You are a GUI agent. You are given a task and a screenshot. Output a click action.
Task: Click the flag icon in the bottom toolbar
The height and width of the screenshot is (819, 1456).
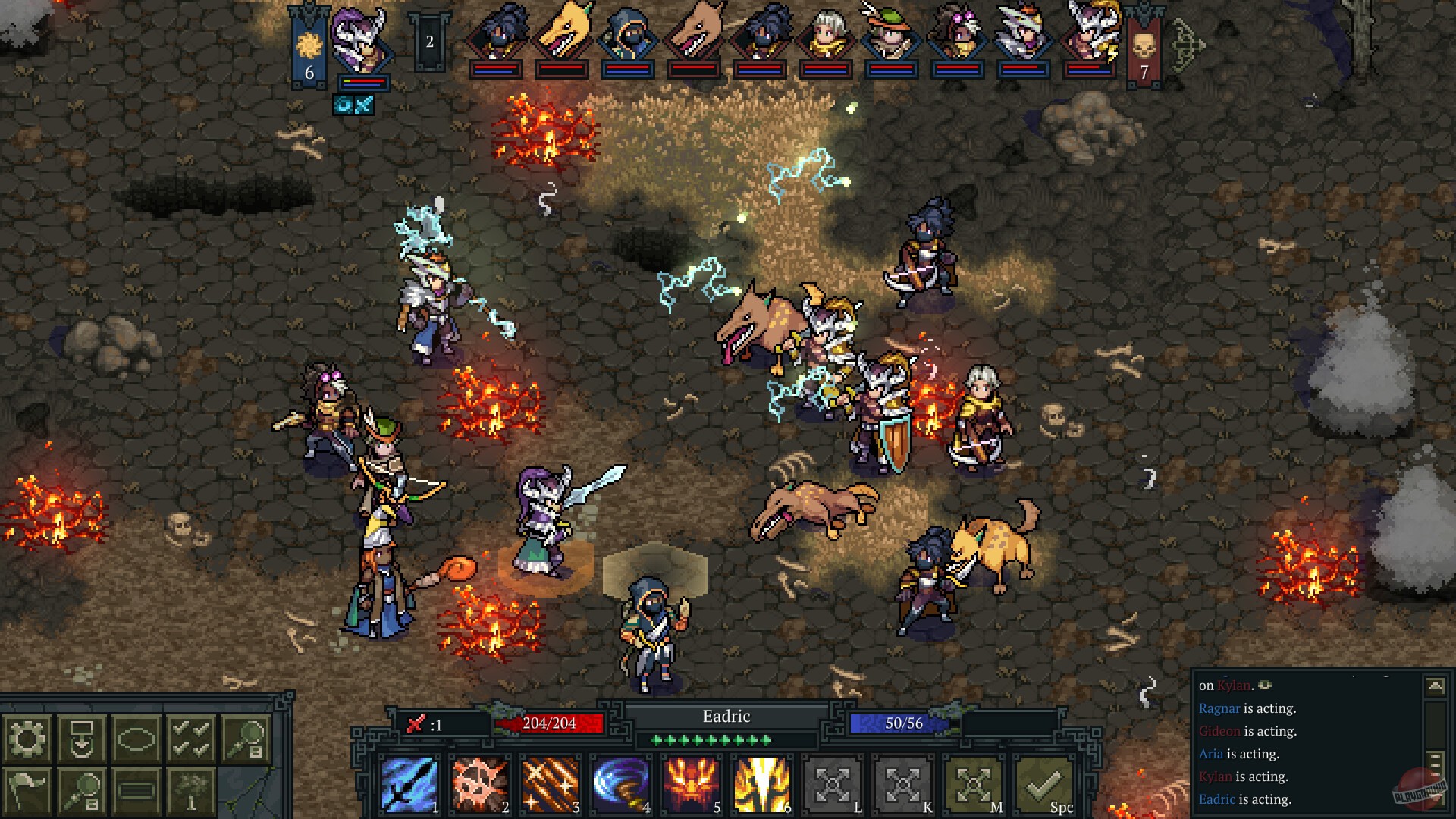(x=29, y=792)
